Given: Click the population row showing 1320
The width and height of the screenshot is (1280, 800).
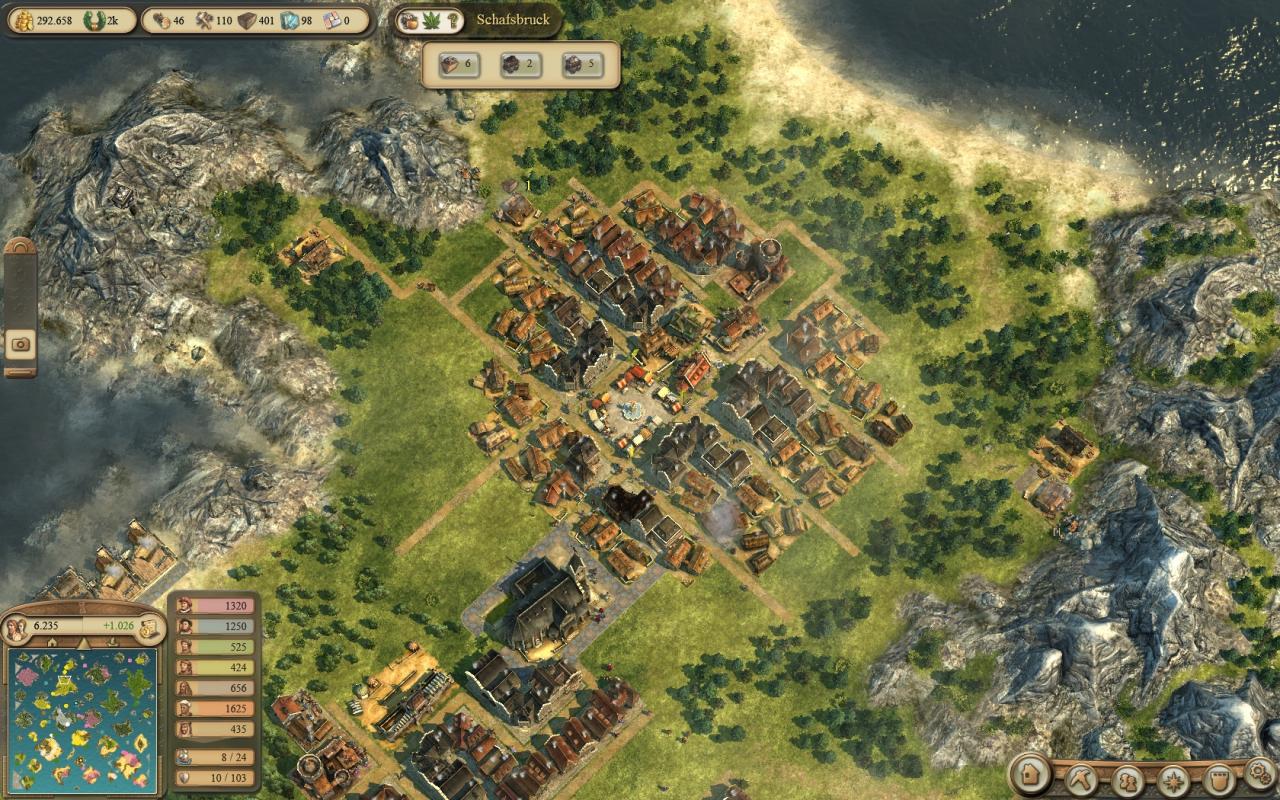Looking at the screenshot, I should (x=214, y=606).
